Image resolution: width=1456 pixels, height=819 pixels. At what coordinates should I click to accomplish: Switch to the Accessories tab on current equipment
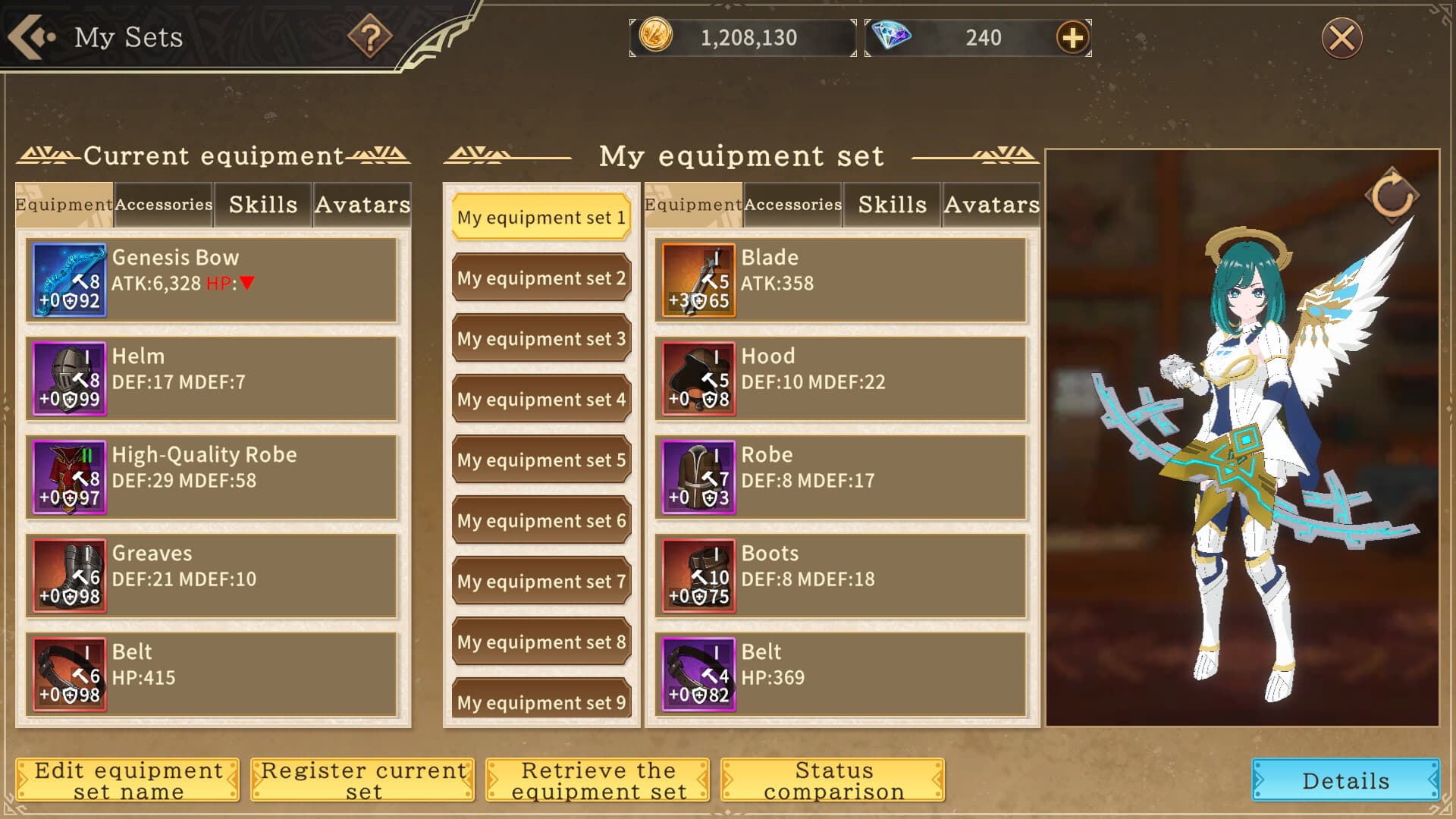(163, 204)
